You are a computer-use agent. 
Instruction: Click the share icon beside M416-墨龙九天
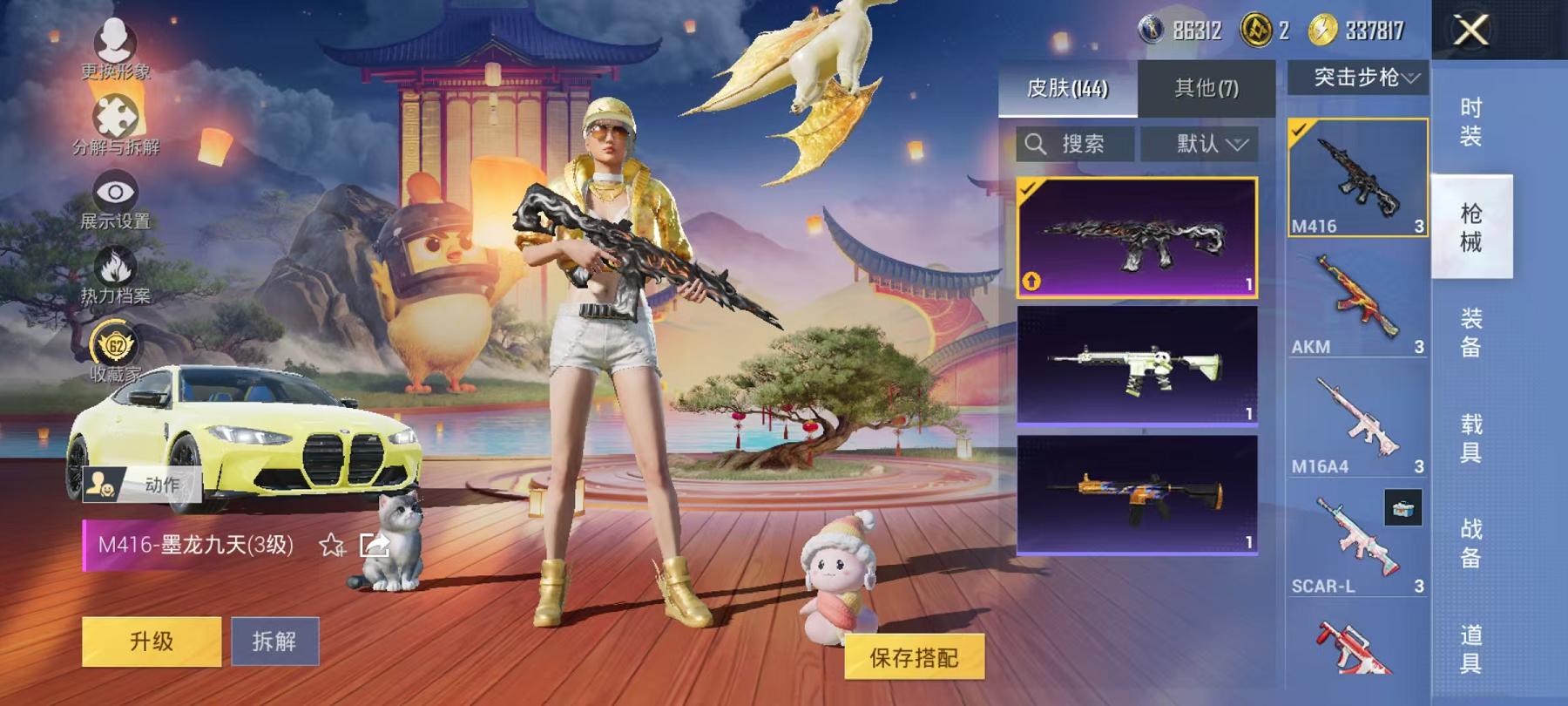point(373,546)
